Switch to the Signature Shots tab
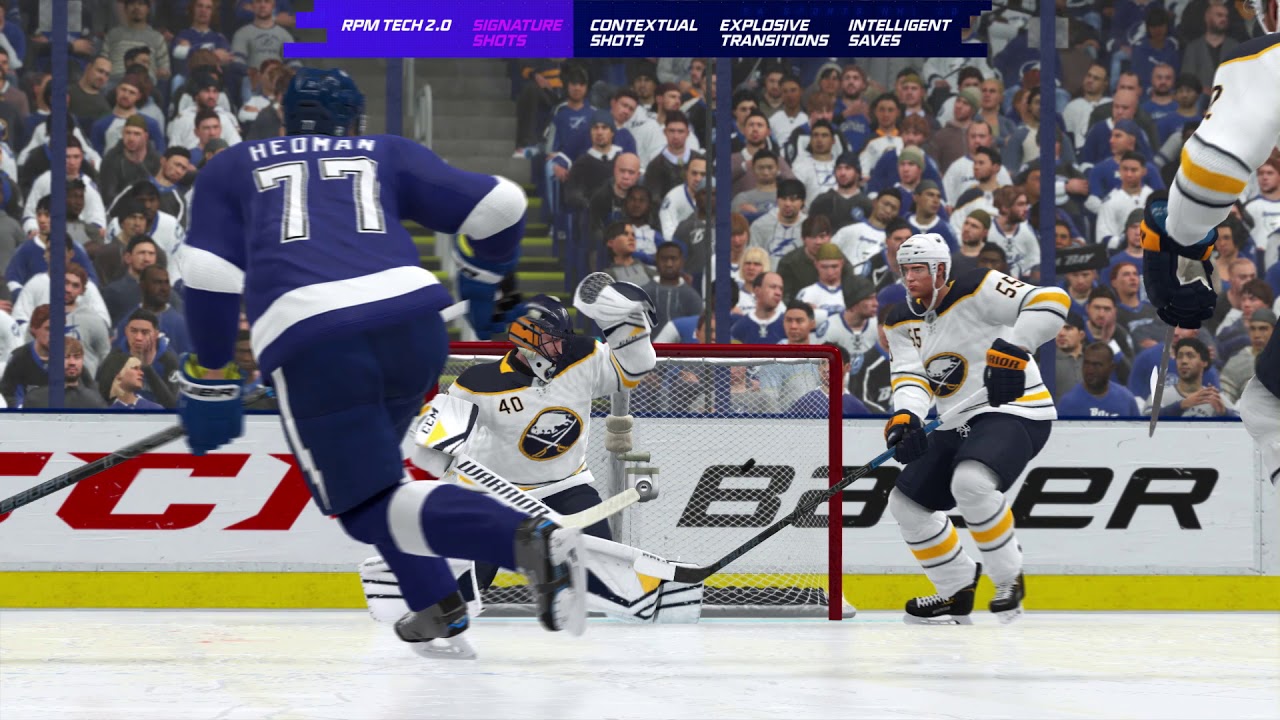The image size is (1280, 720). [517, 33]
